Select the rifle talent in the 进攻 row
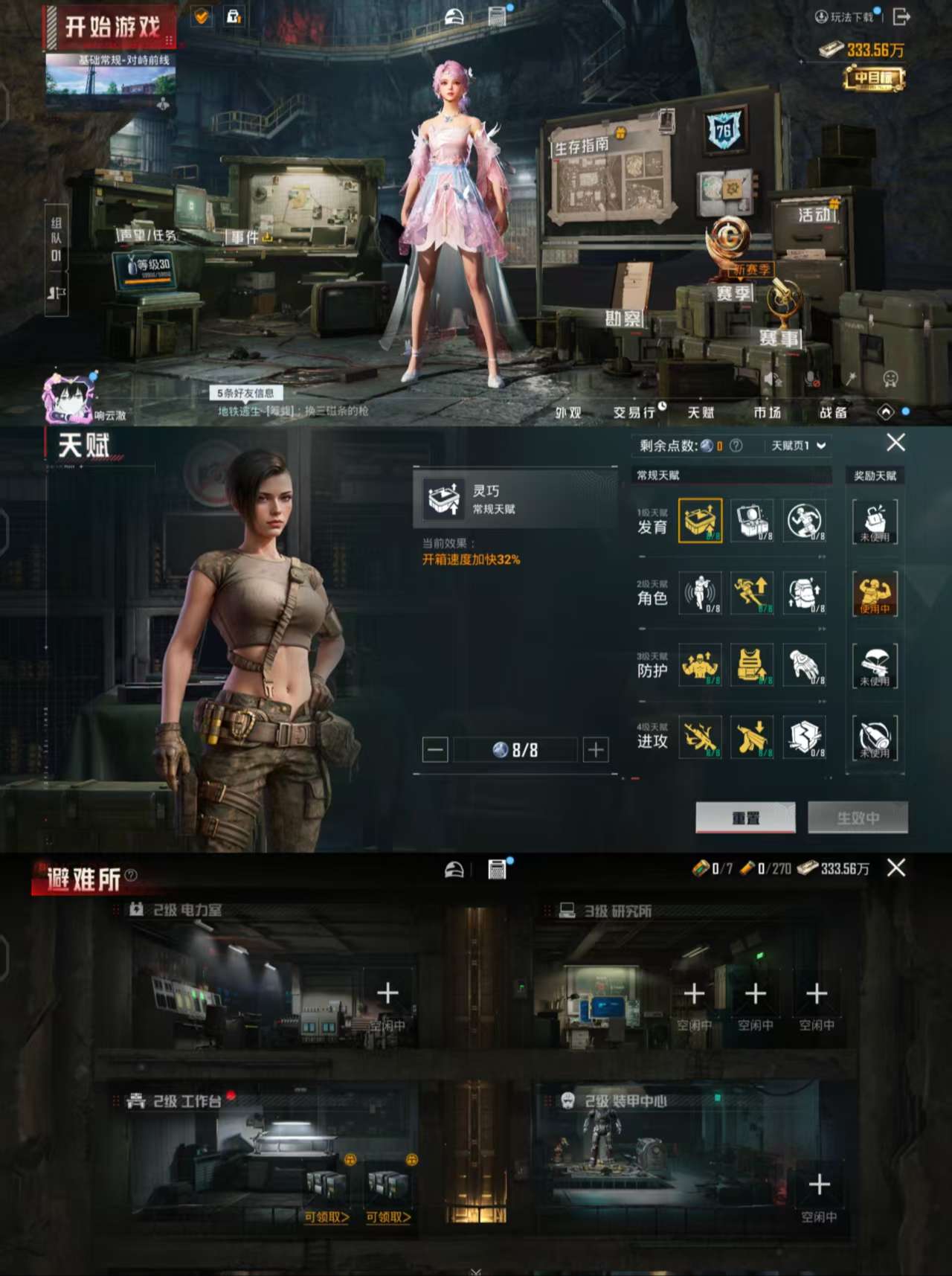This screenshot has width=952, height=1276. tap(699, 737)
